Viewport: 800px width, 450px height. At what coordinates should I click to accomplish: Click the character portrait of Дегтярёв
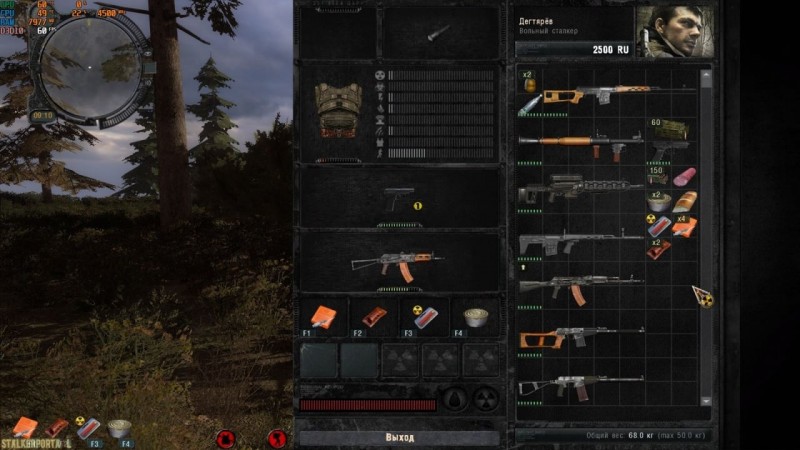676,32
